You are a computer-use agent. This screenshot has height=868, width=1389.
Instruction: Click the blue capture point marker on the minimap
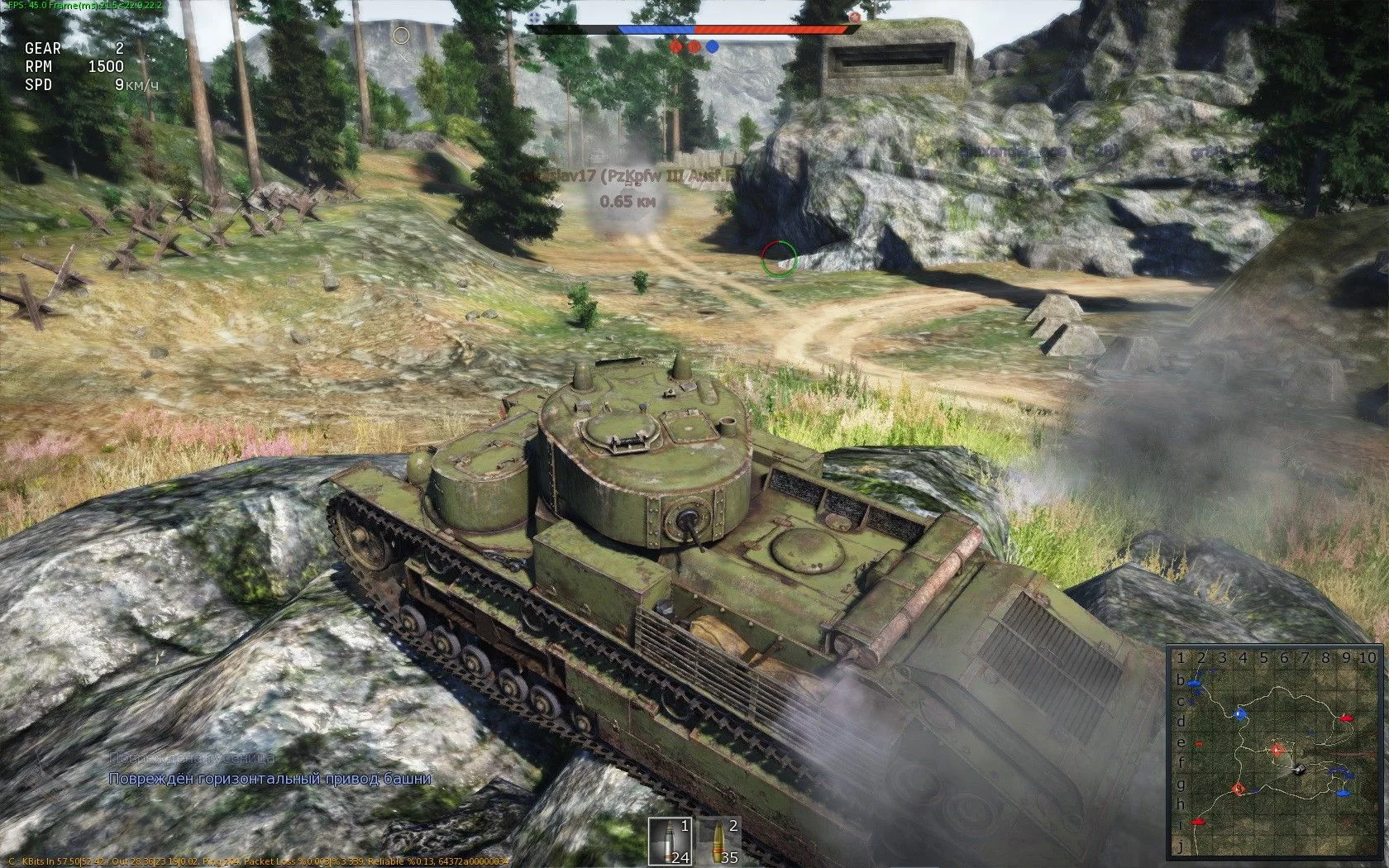(x=1239, y=714)
